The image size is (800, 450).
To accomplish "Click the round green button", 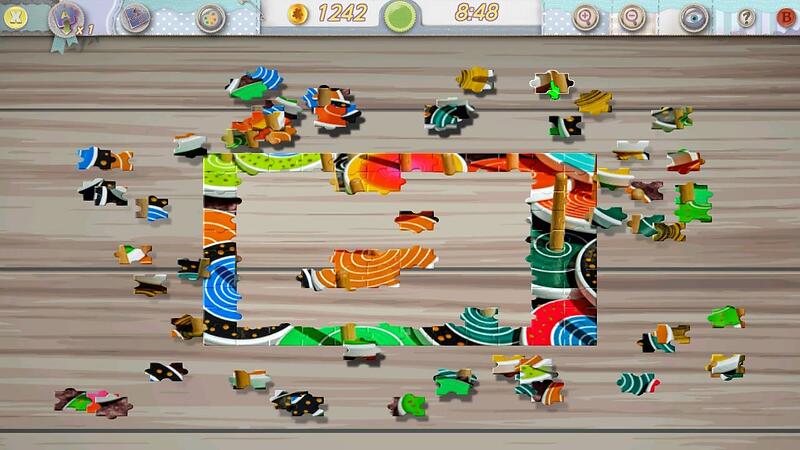I will pyautogui.click(x=402, y=15).
